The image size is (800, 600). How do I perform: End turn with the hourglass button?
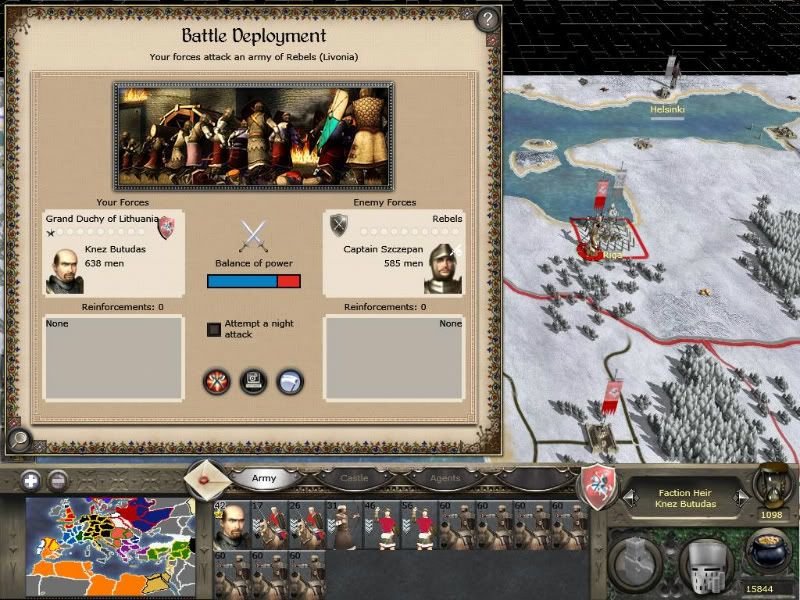click(x=772, y=482)
